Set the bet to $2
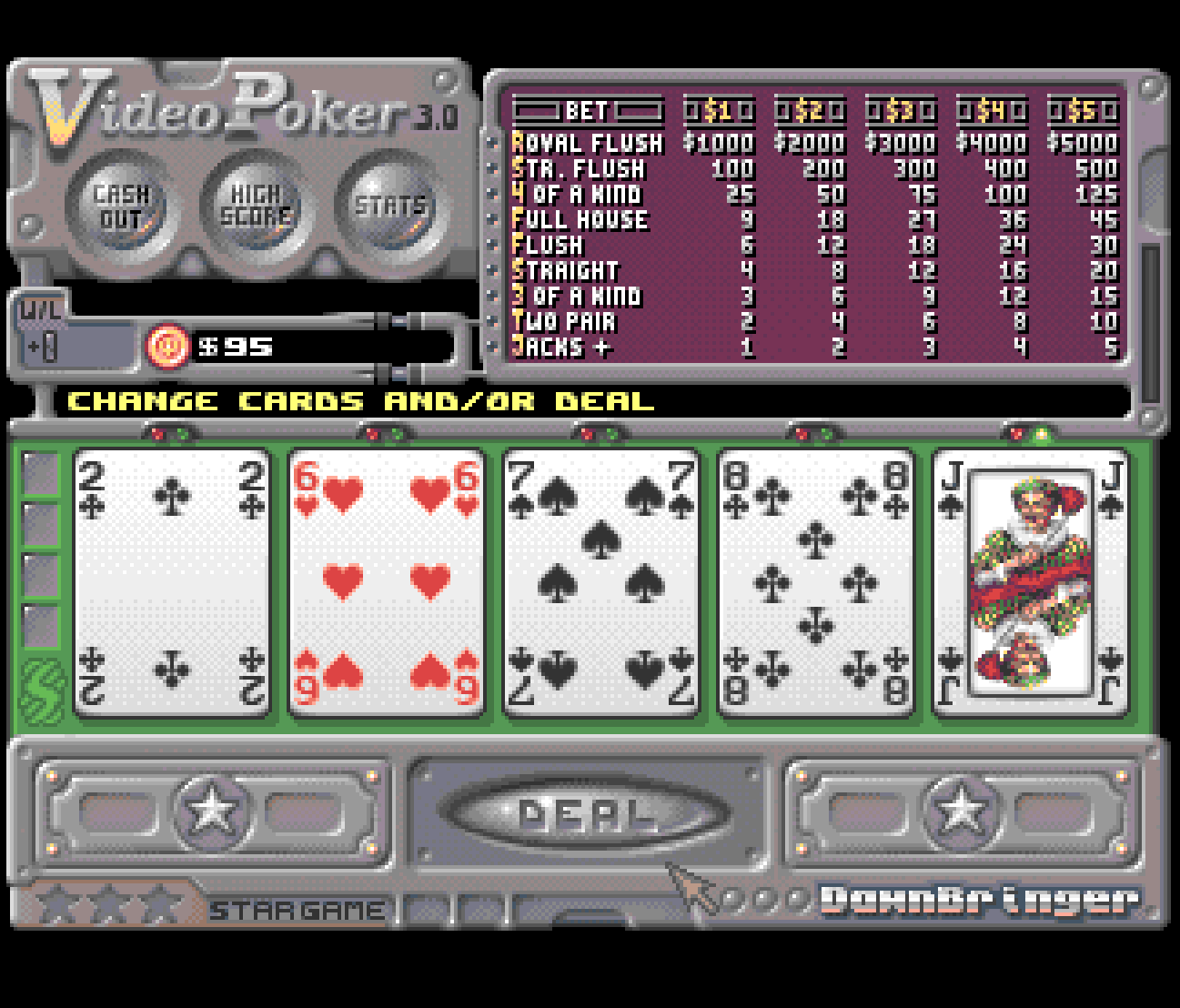 810,111
